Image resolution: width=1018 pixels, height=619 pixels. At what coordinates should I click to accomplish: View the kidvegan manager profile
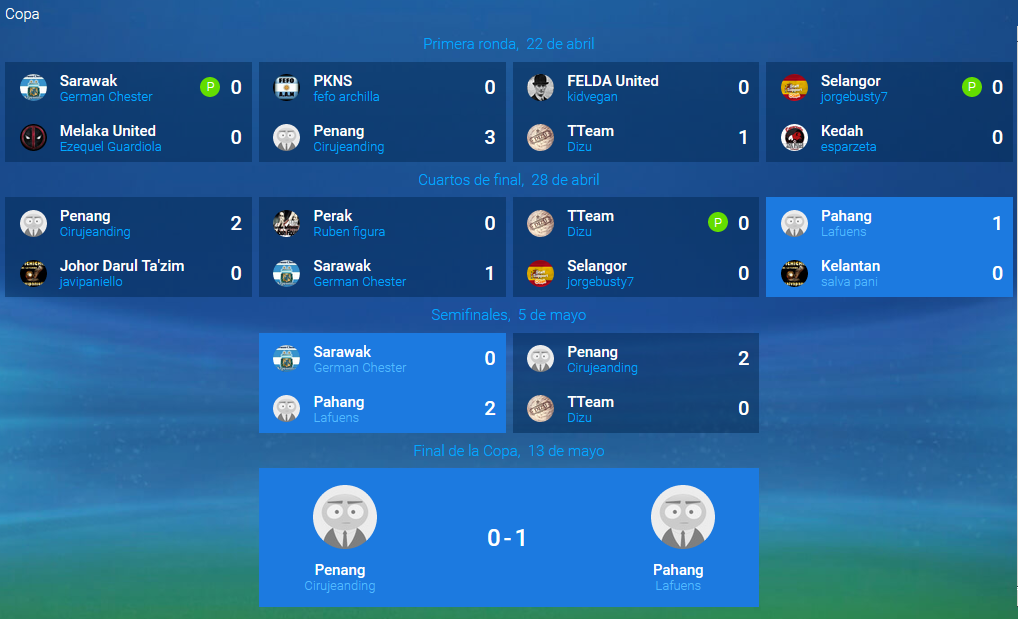point(592,97)
